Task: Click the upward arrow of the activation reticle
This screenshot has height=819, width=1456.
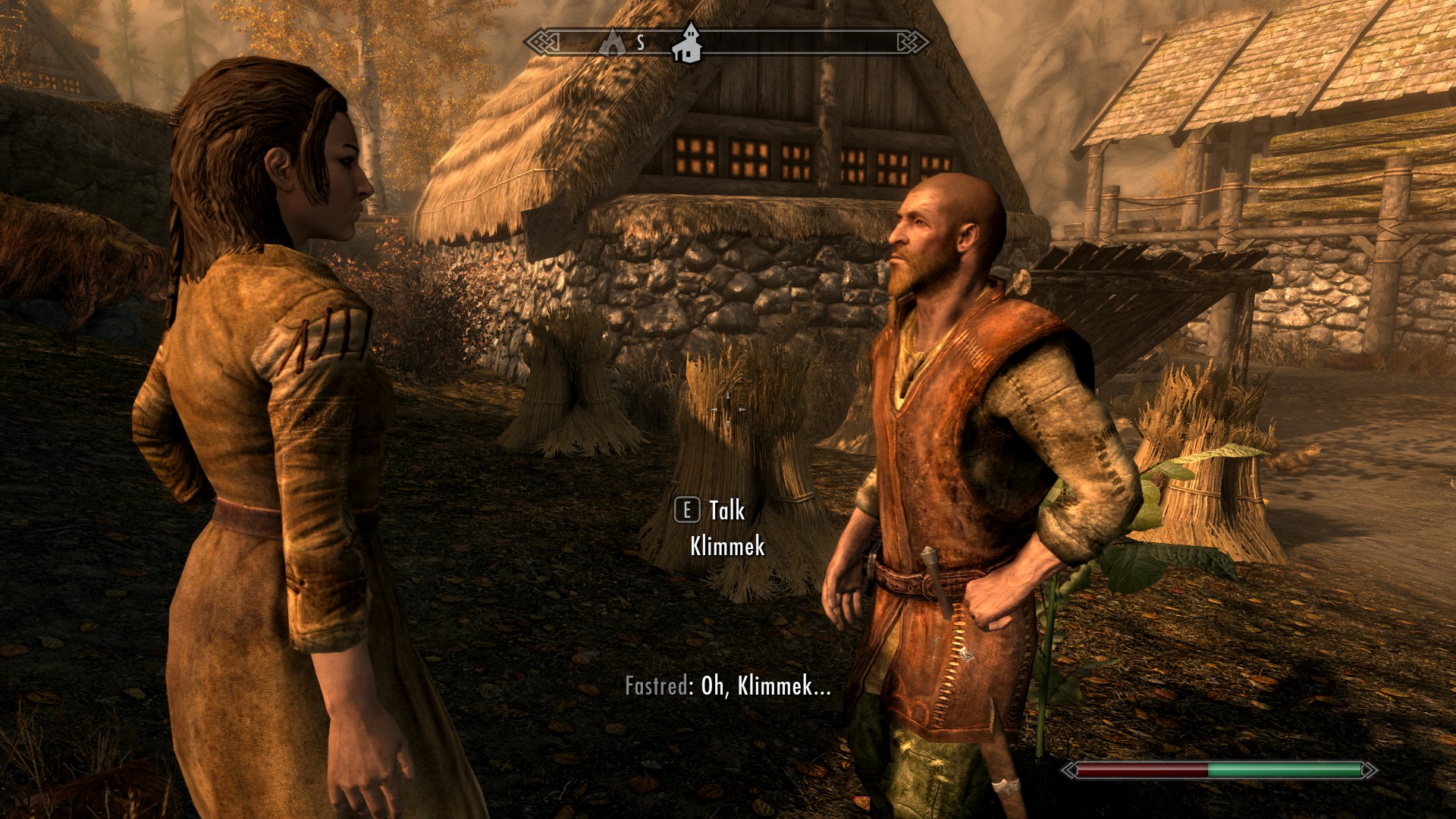Action: 728,396
